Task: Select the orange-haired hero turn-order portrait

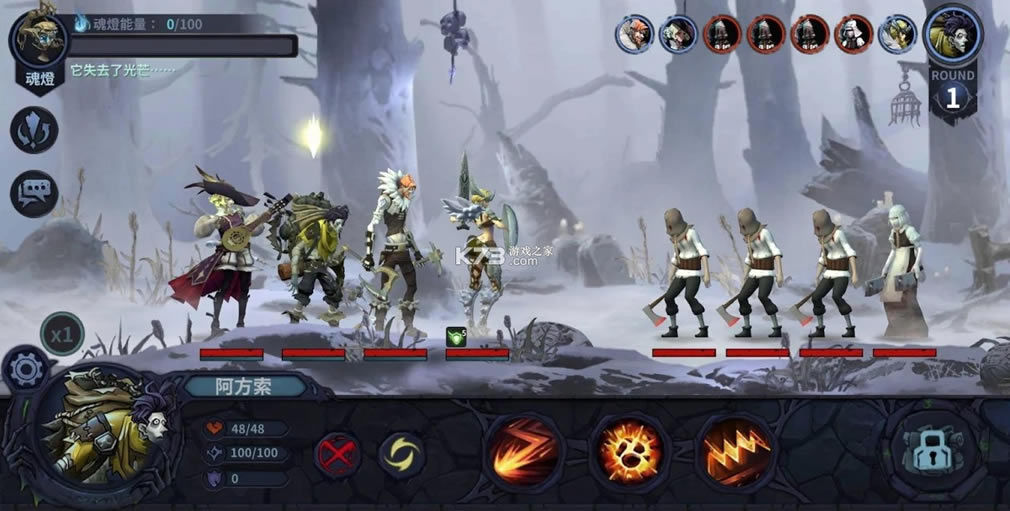Action: click(634, 34)
